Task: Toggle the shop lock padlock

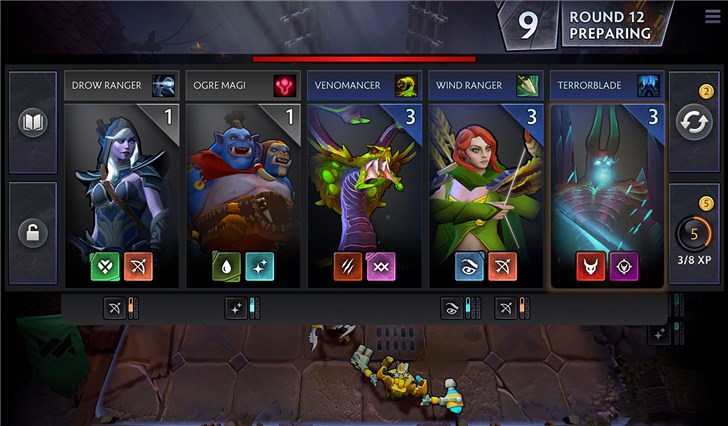Action: coord(33,233)
